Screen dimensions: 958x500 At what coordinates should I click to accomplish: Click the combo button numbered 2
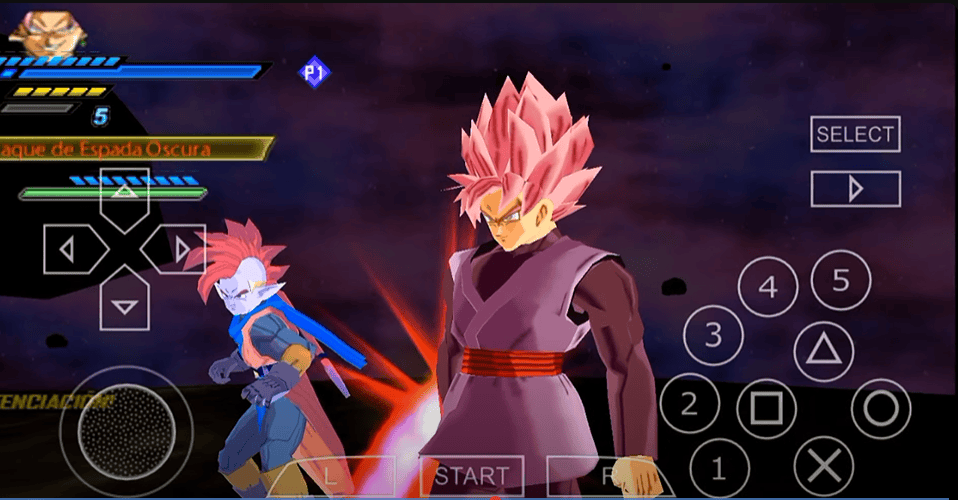point(689,404)
